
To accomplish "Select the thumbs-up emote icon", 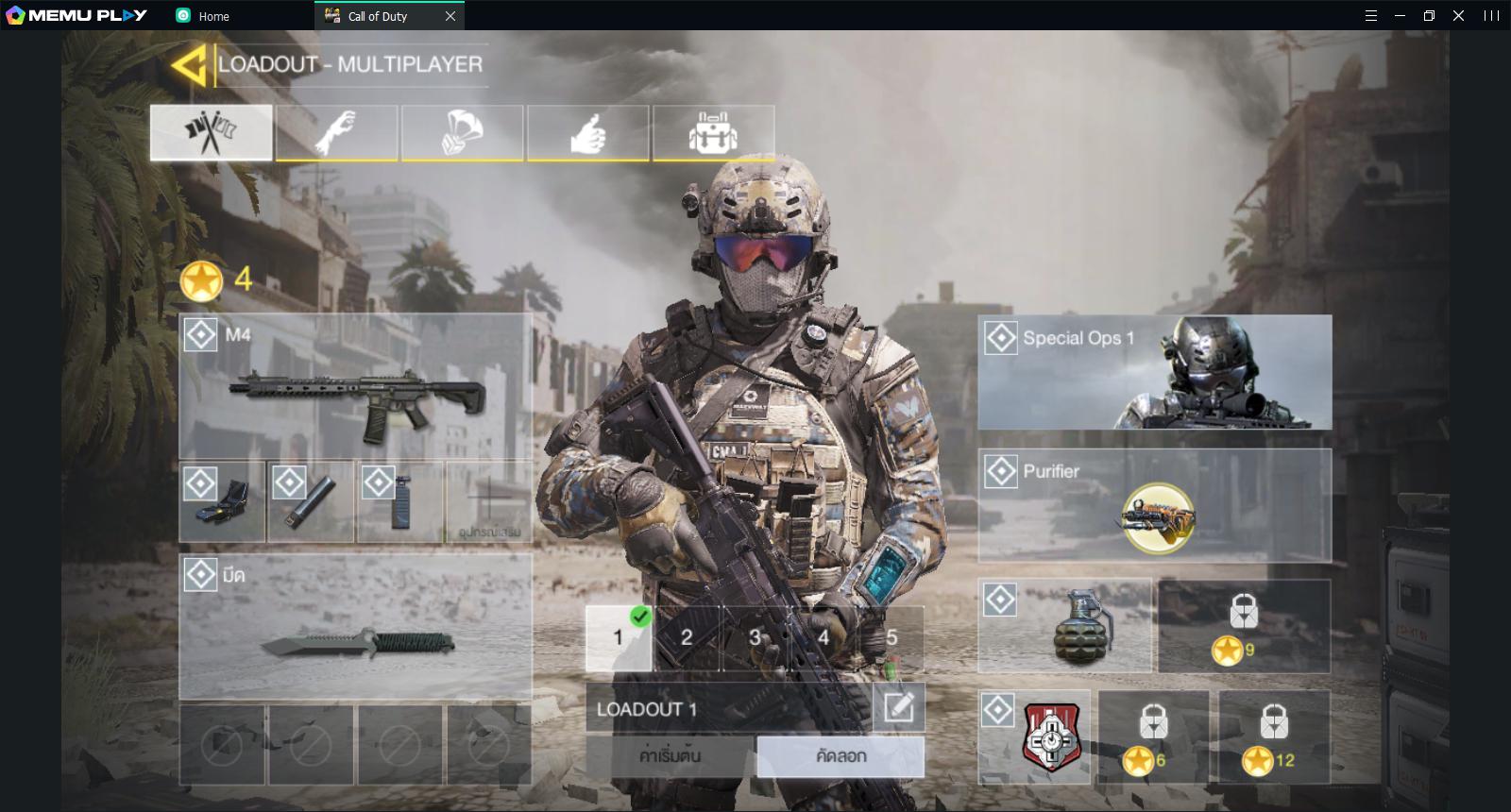I will pyautogui.click(x=587, y=132).
